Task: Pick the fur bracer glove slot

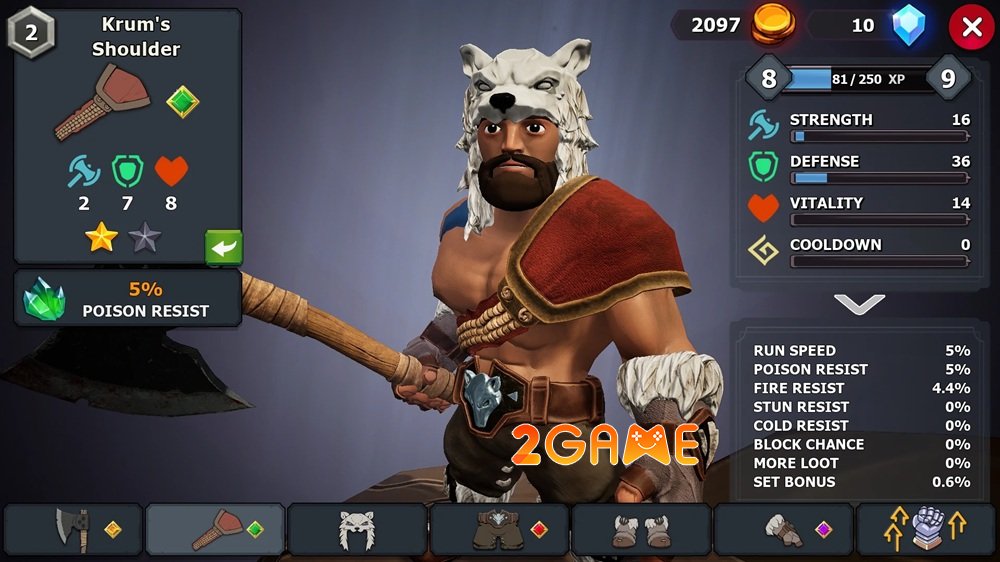Action: (x=783, y=529)
